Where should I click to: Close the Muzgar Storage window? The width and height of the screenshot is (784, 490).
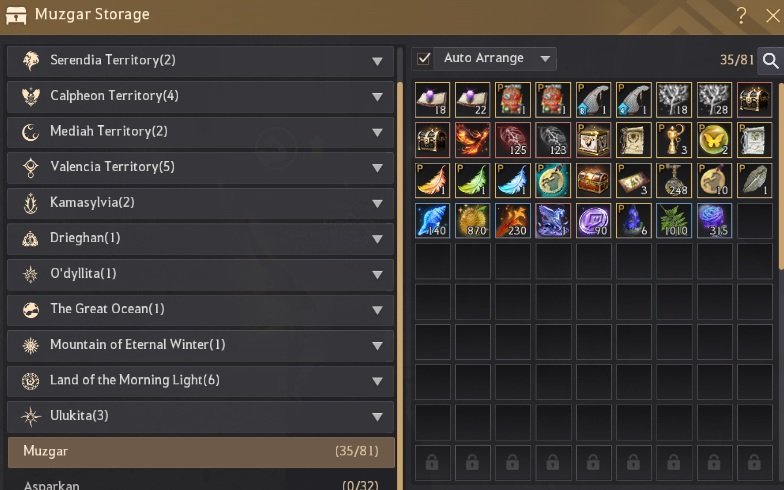click(772, 16)
